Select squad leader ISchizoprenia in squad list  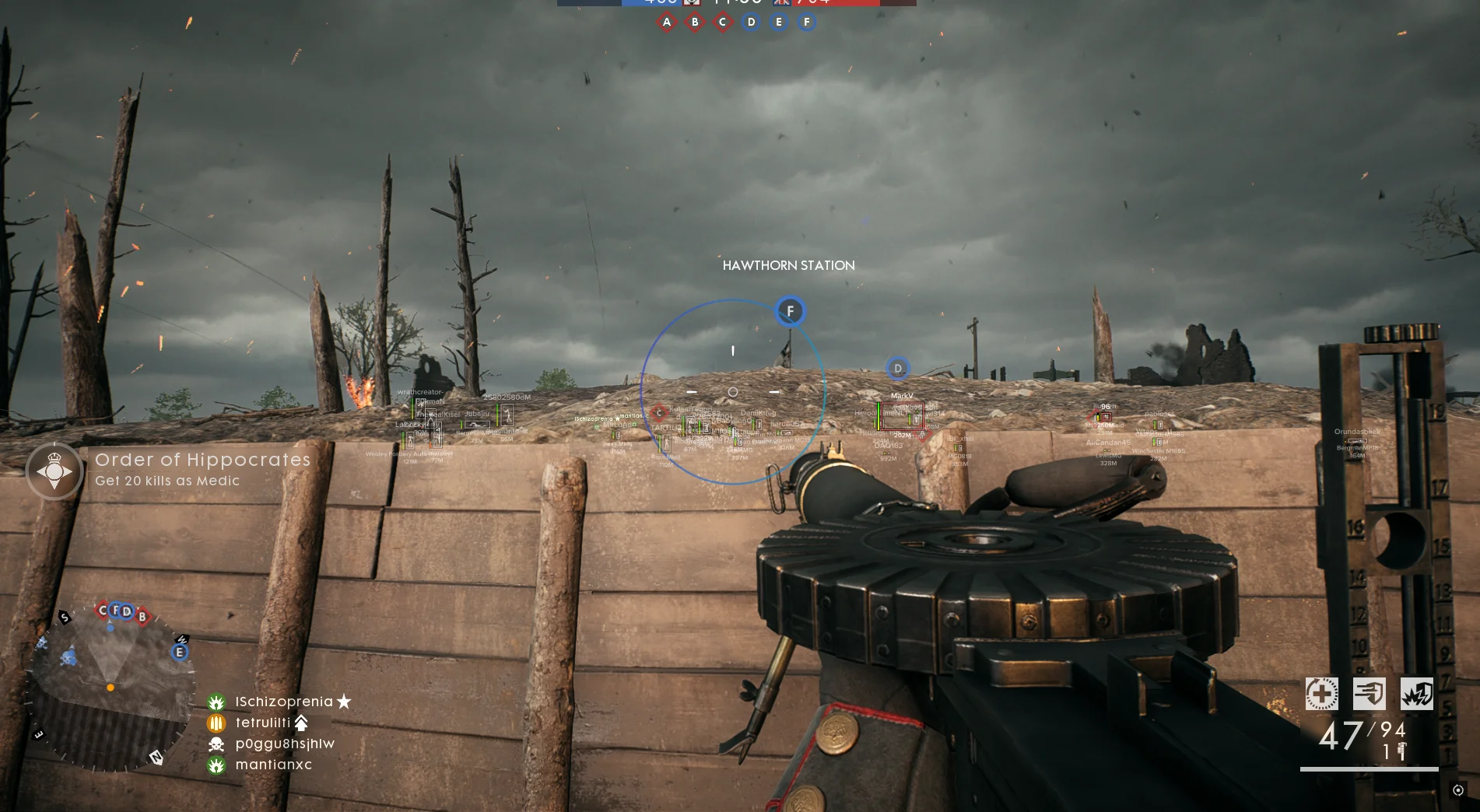[283, 702]
